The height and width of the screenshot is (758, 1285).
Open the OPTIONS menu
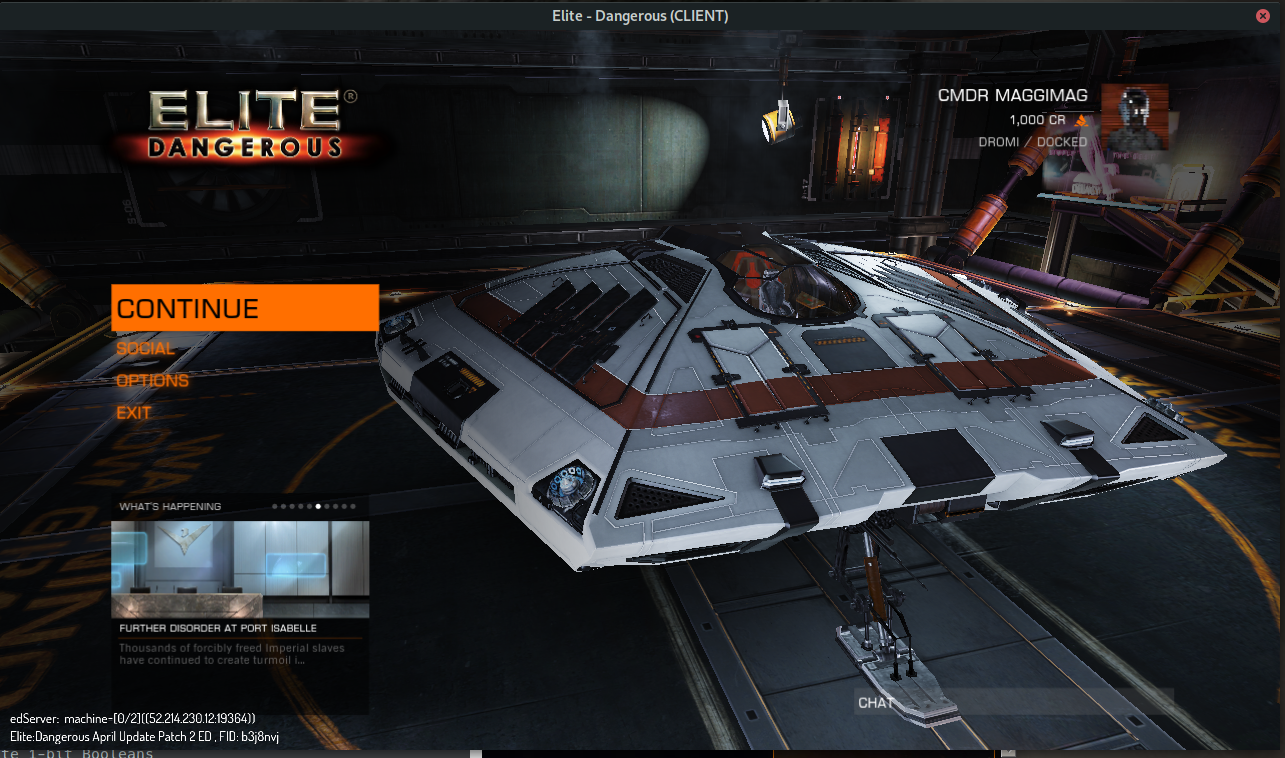(x=152, y=381)
